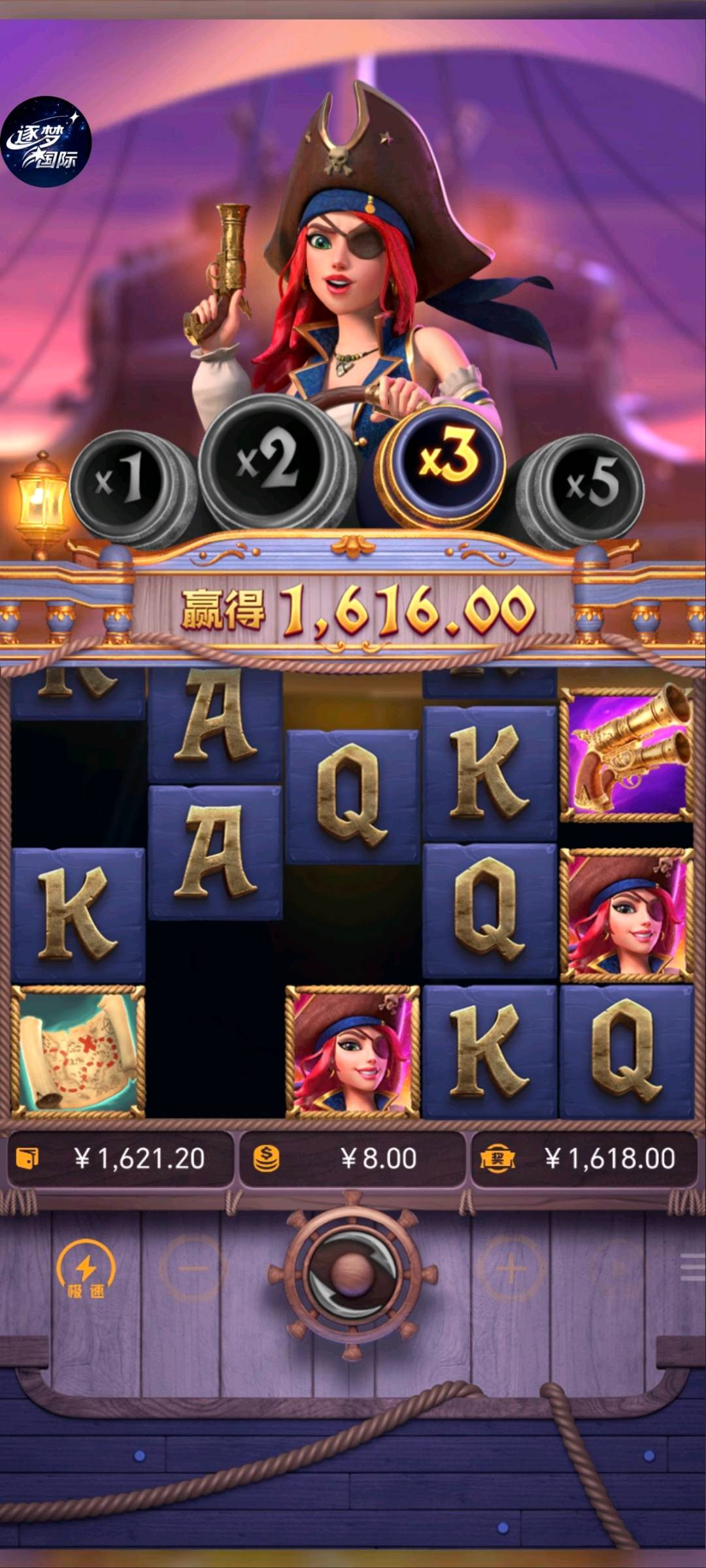
Task: Decrease the bet with the minus button
Action: [193, 1269]
